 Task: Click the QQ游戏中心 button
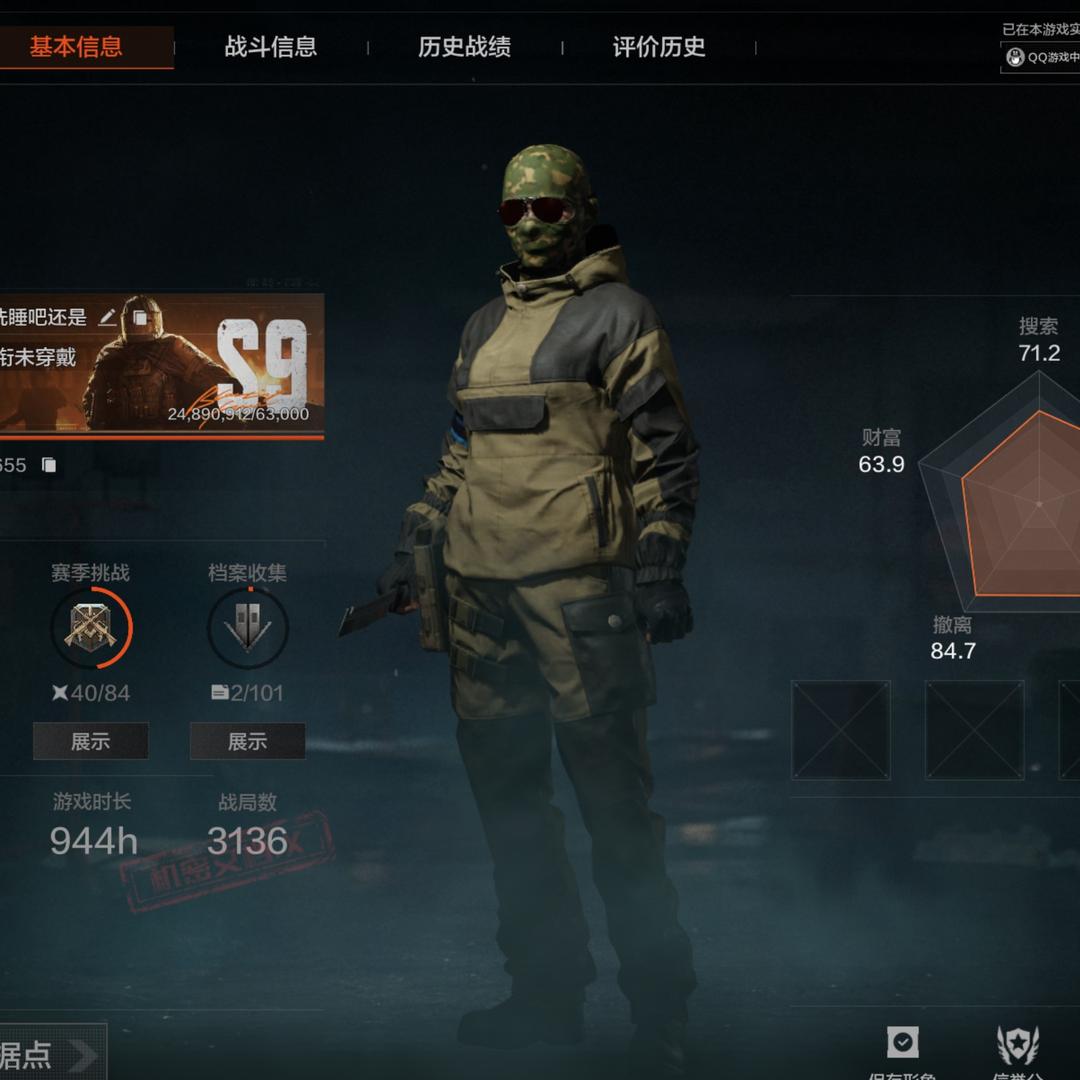(1042, 58)
